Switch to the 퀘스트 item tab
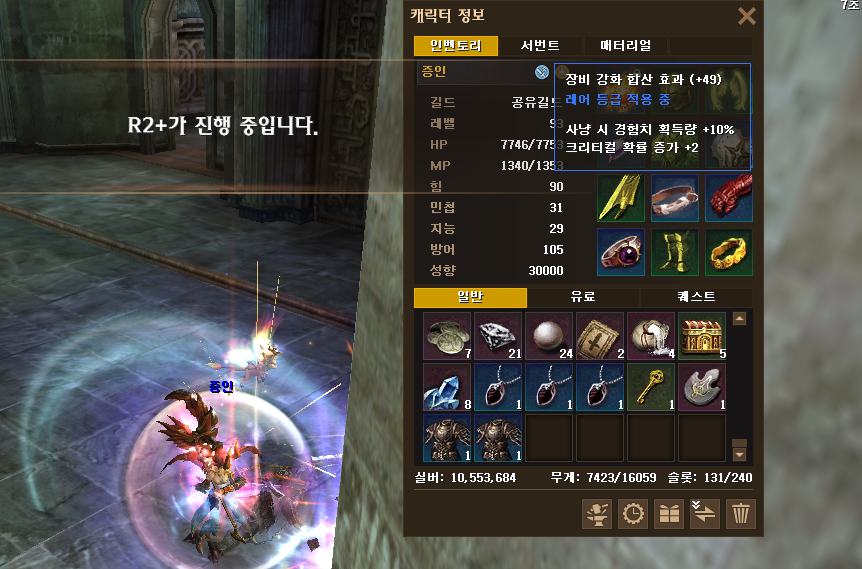Screen dimensions: 862x569 697,298
